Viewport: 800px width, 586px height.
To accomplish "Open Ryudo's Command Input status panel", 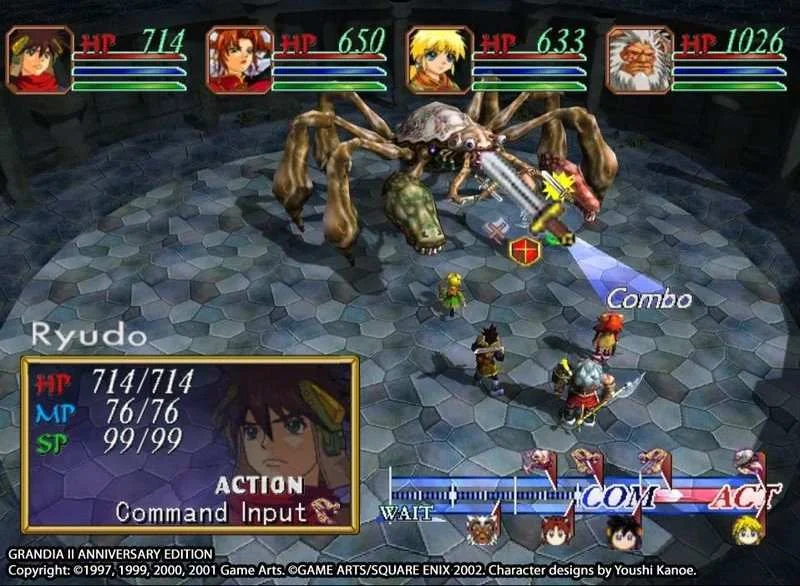I will click(190, 443).
